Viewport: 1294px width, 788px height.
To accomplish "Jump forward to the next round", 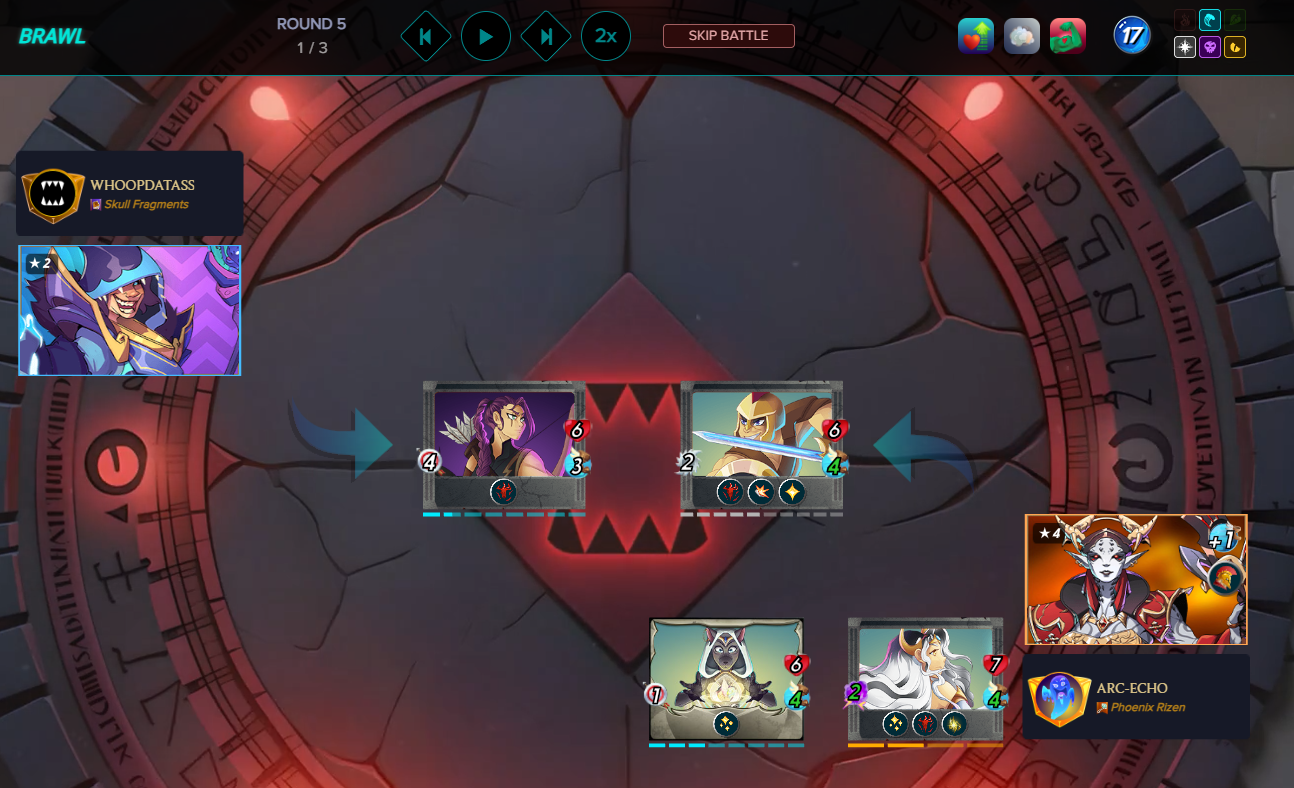I will pos(546,37).
